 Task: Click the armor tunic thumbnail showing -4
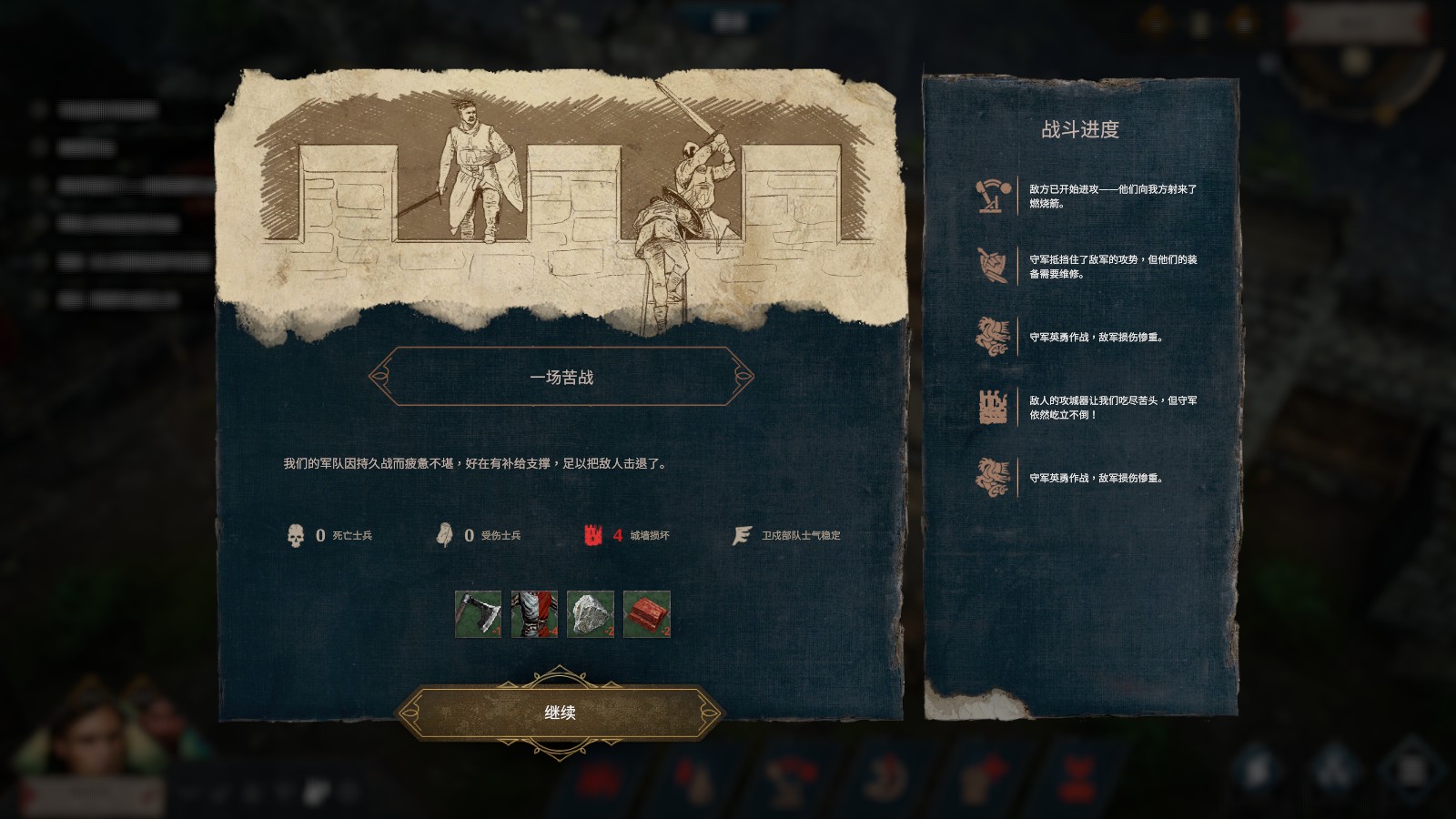pos(534,615)
